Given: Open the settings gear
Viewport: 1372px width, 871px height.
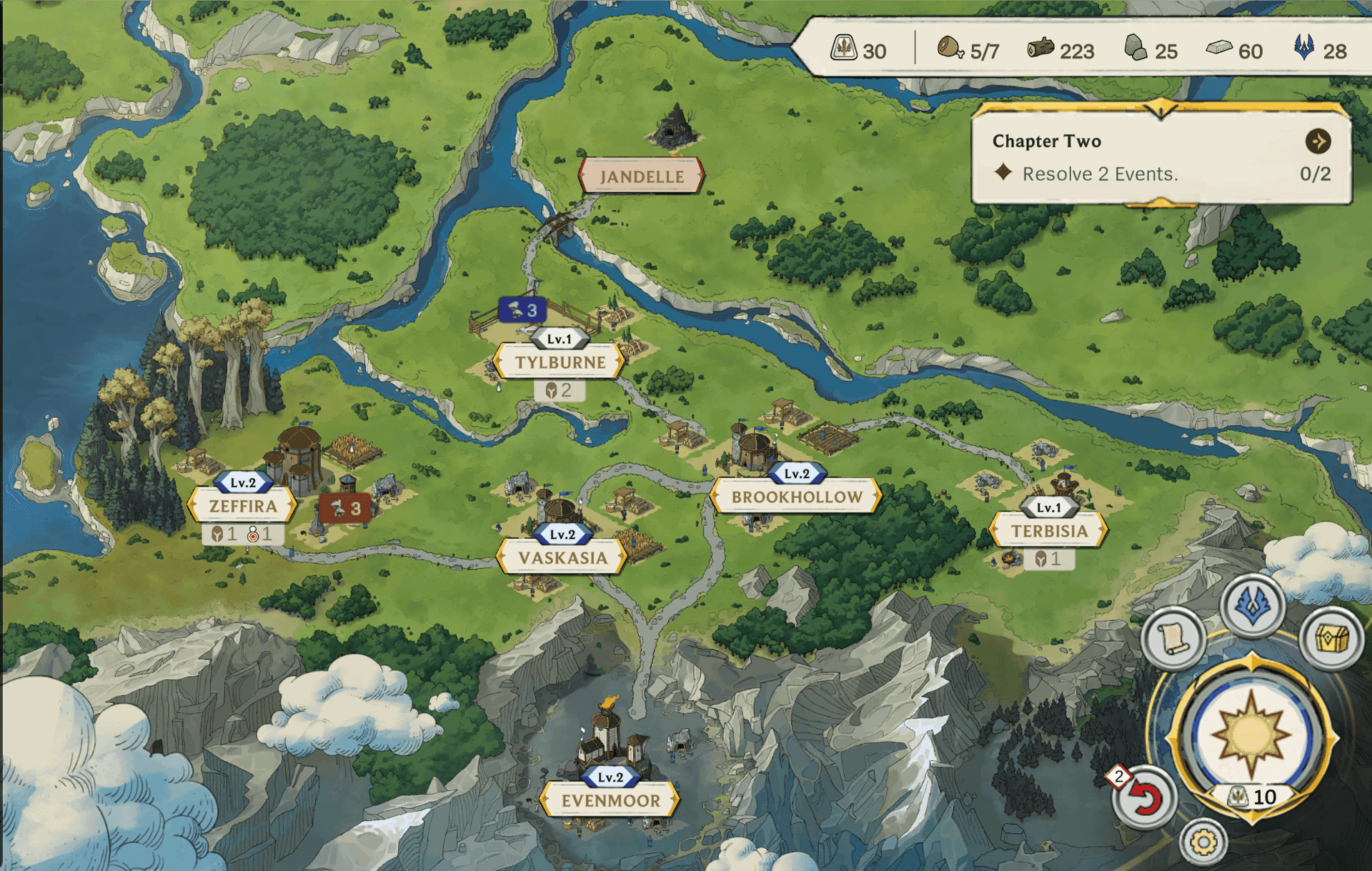Looking at the screenshot, I should 1205,842.
